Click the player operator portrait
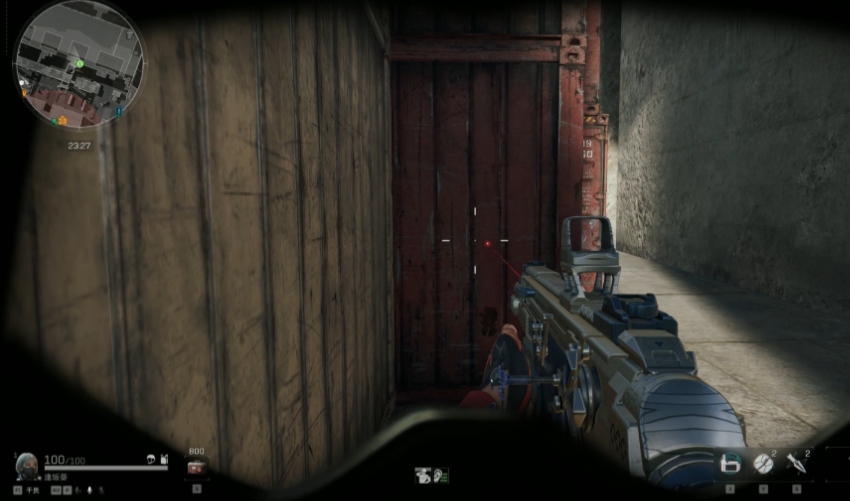The width and height of the screenshot is (850, 501). (27, 465)
